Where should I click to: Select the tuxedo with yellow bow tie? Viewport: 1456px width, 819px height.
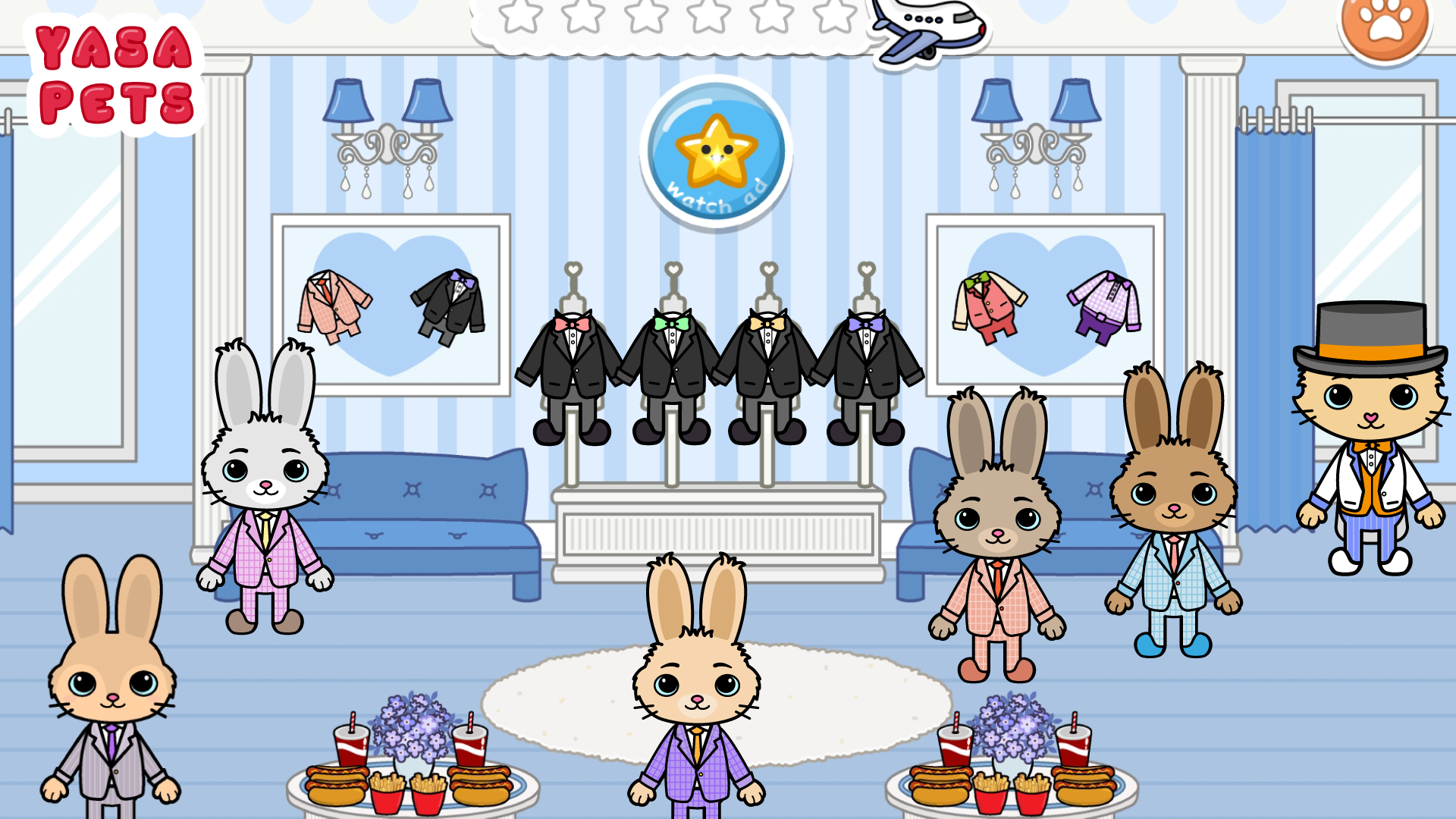point(766,356)
